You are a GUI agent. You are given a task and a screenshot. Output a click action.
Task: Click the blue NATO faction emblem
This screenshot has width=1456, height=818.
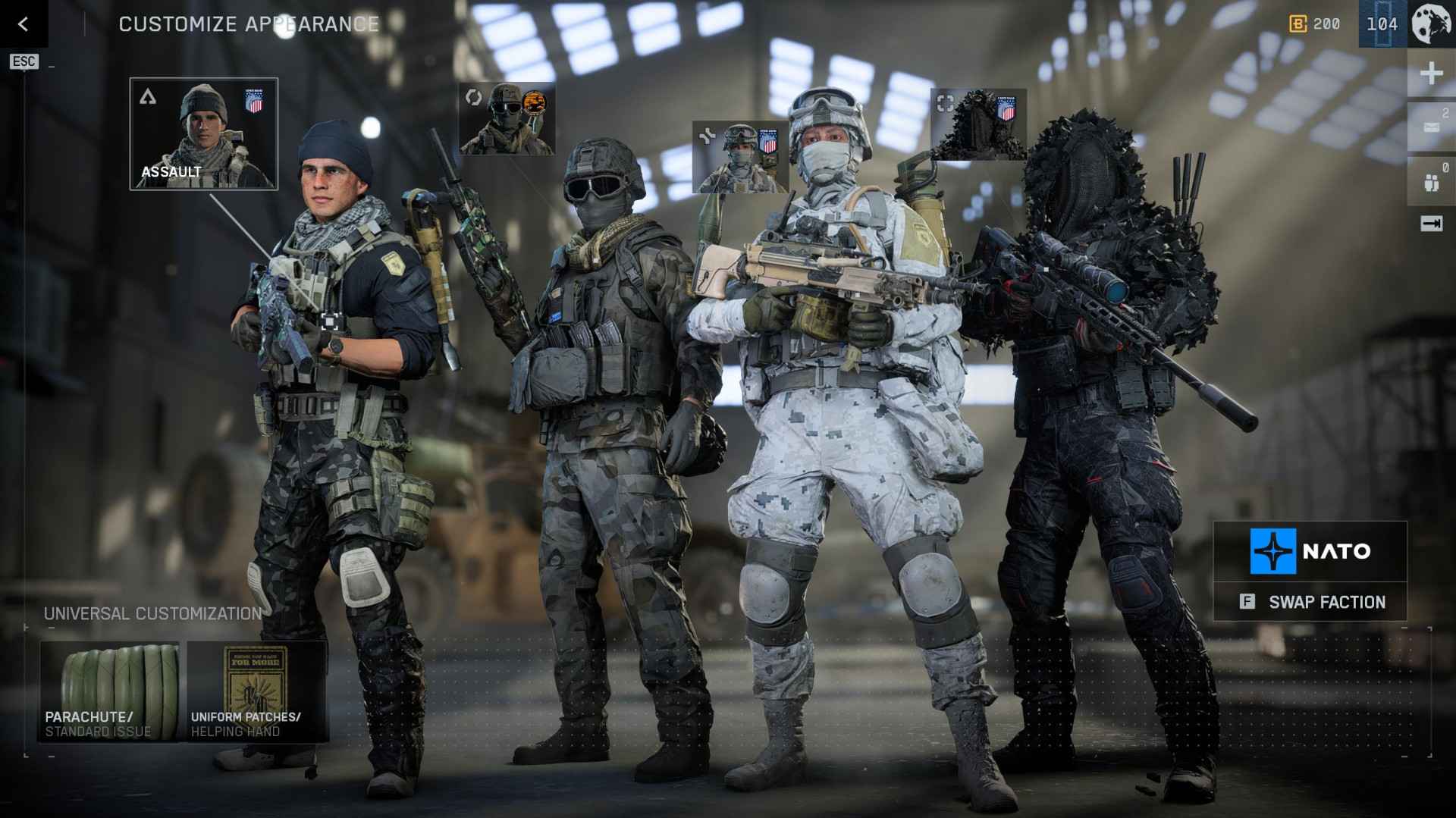(1276, 551)
